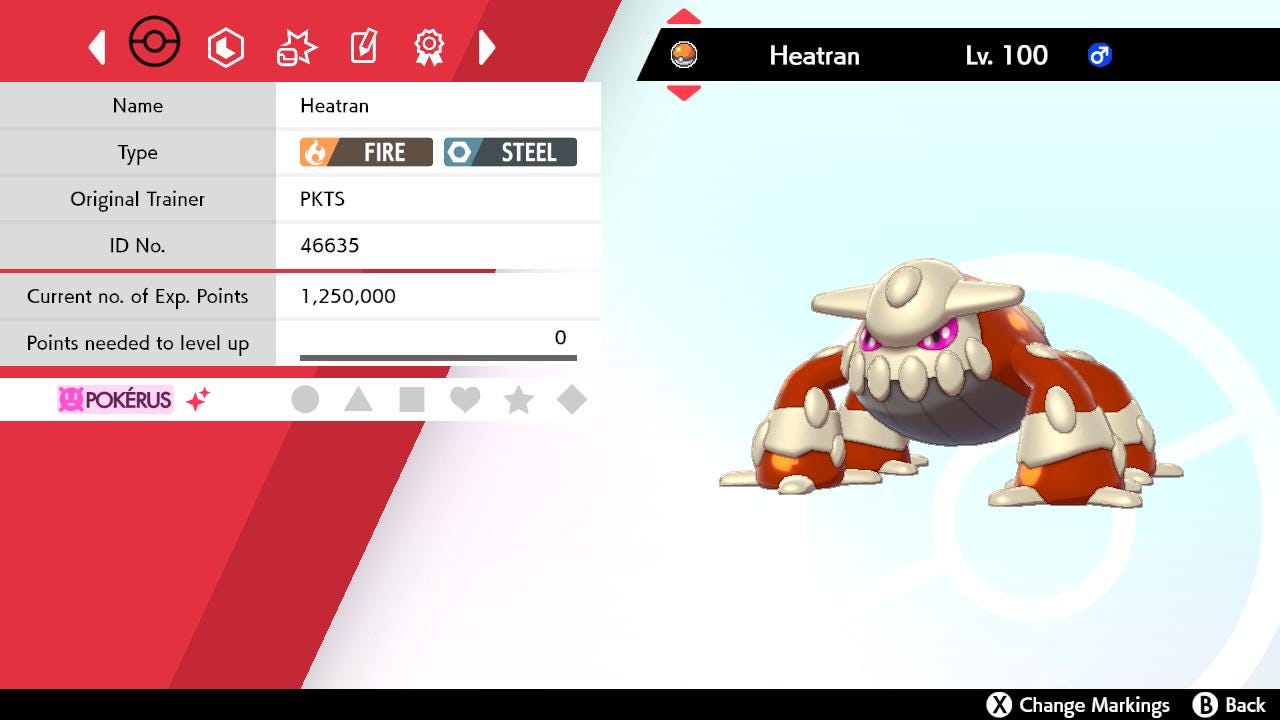
Task: Select the Poké Ball info tab
Action: click(155, 44)
